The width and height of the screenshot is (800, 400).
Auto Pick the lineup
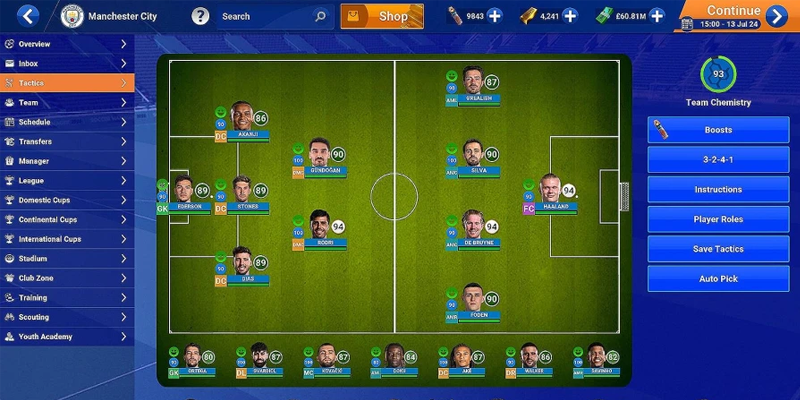point(718,279)
